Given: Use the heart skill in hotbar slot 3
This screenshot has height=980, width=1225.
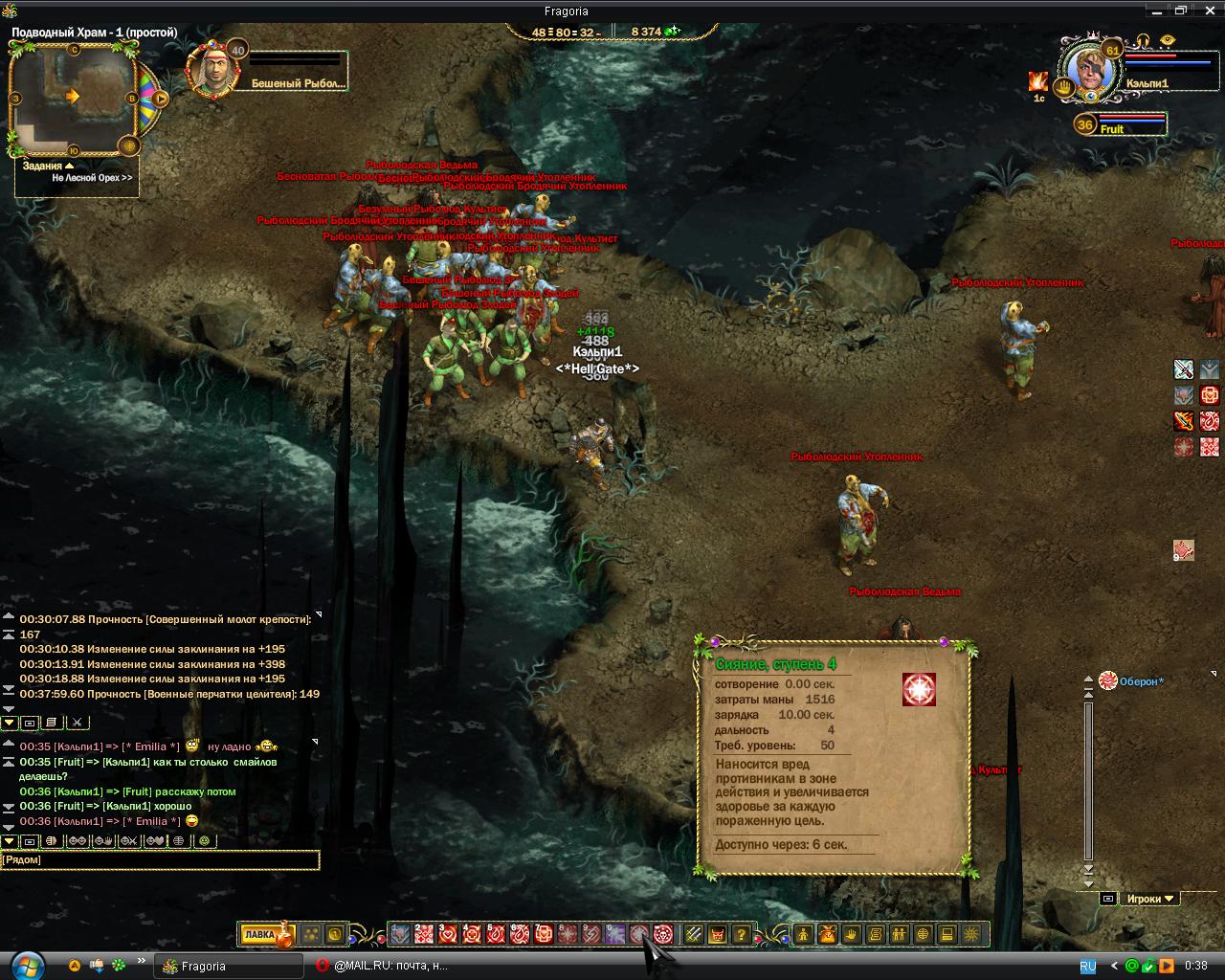Looking at the screenshot, I should [449, 935].
